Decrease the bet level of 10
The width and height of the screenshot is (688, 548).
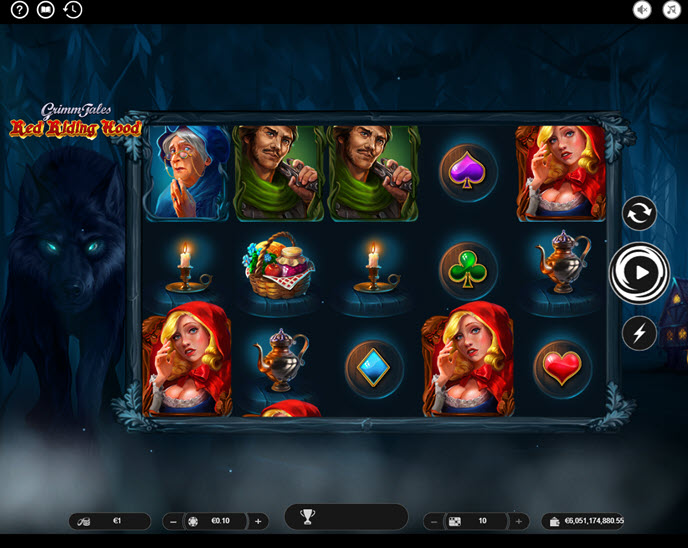point(434,521)
